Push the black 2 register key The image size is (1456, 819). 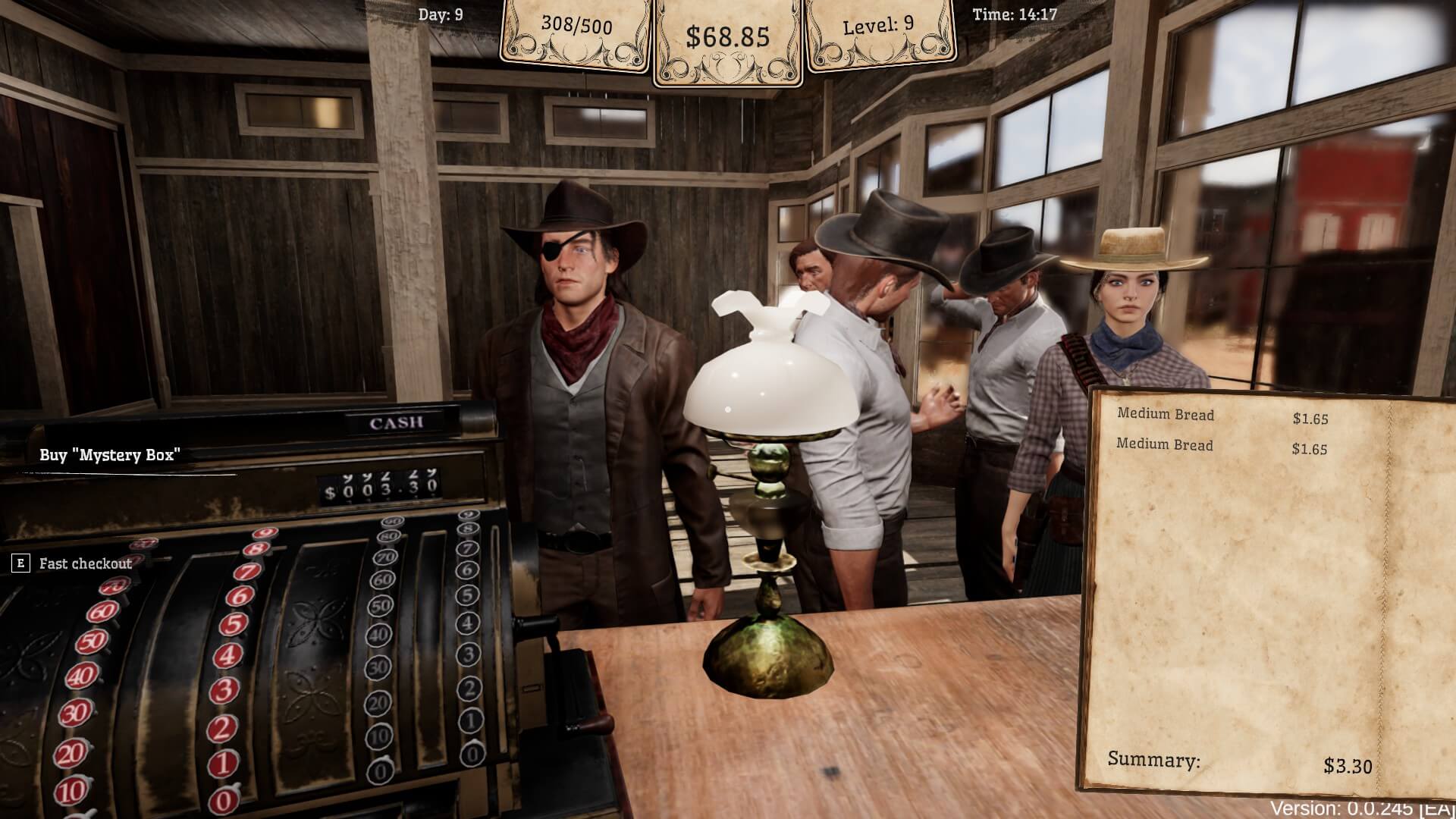click(x=470, y=689)
